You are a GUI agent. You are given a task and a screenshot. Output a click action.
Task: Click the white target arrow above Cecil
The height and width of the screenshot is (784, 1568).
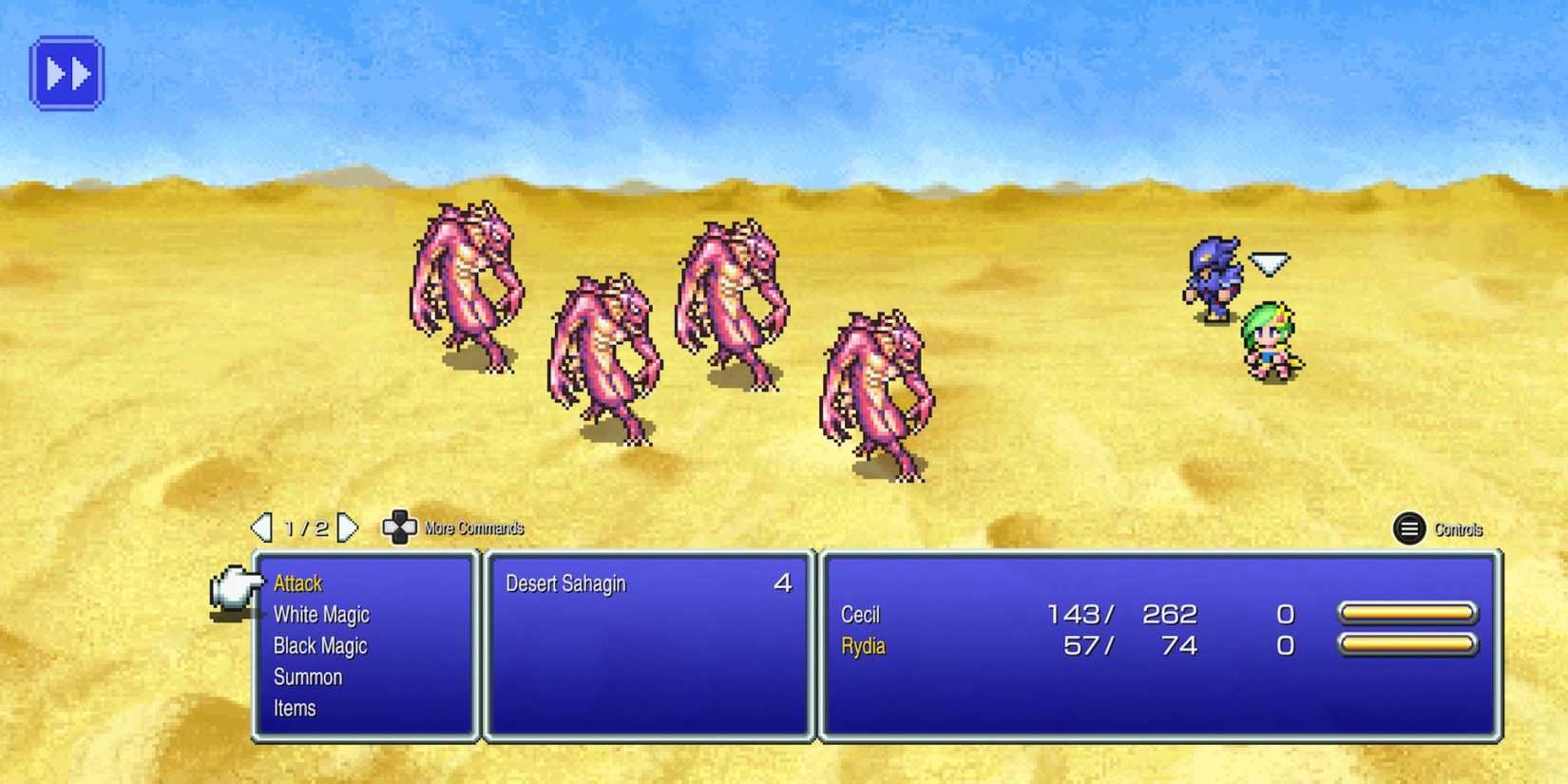tap(1267, 259)
